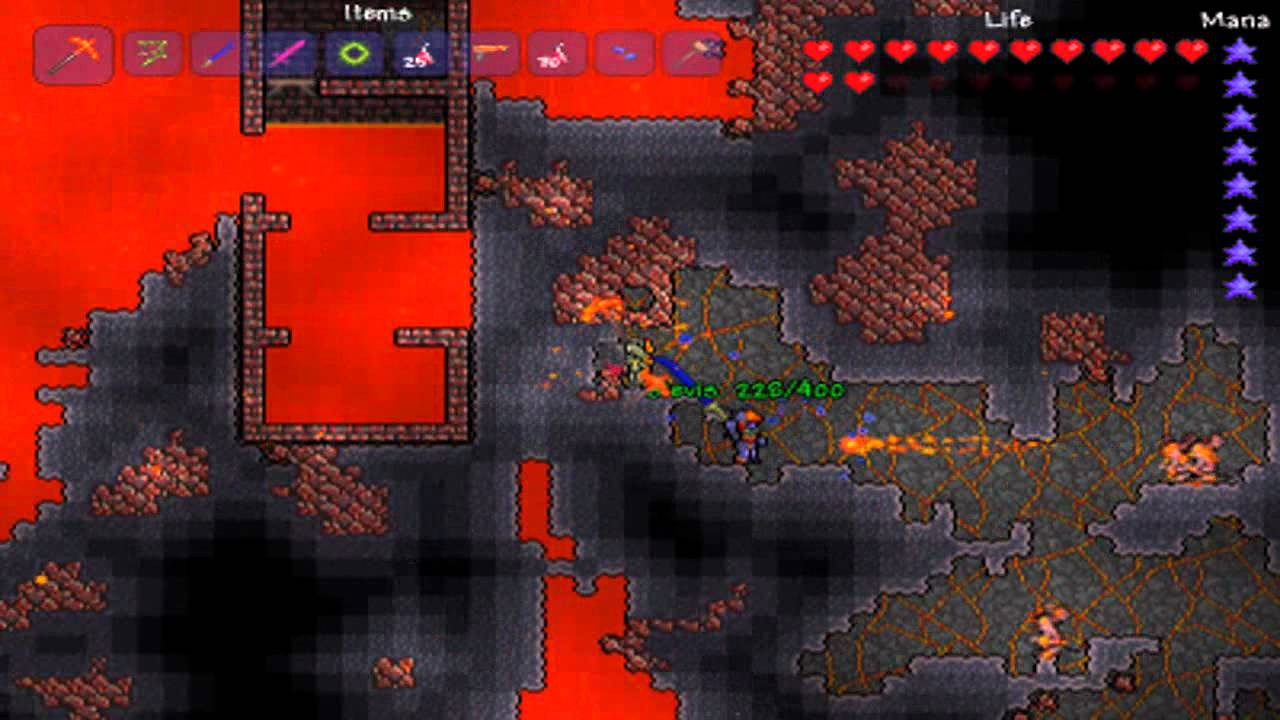Choose the small blue item slot
Viewport: 1280px width, 720px height.
pyautogui.click(x=624, y=54)
